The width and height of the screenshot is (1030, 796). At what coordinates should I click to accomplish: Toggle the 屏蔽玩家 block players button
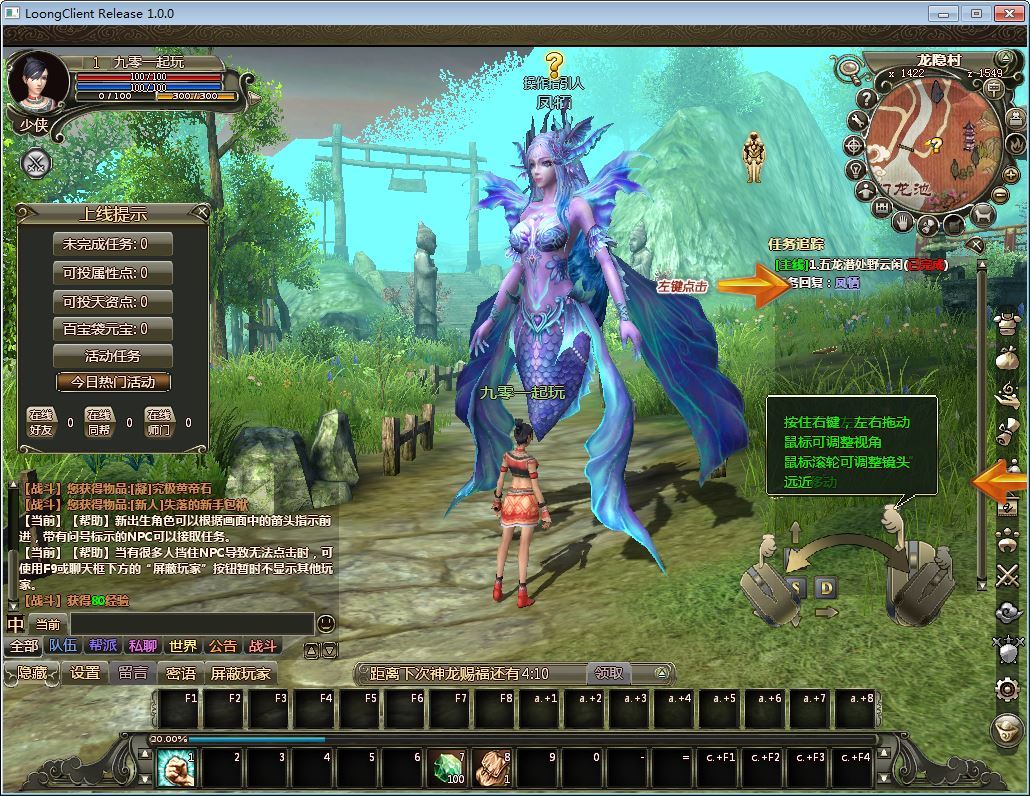click(x=240, y=673)
